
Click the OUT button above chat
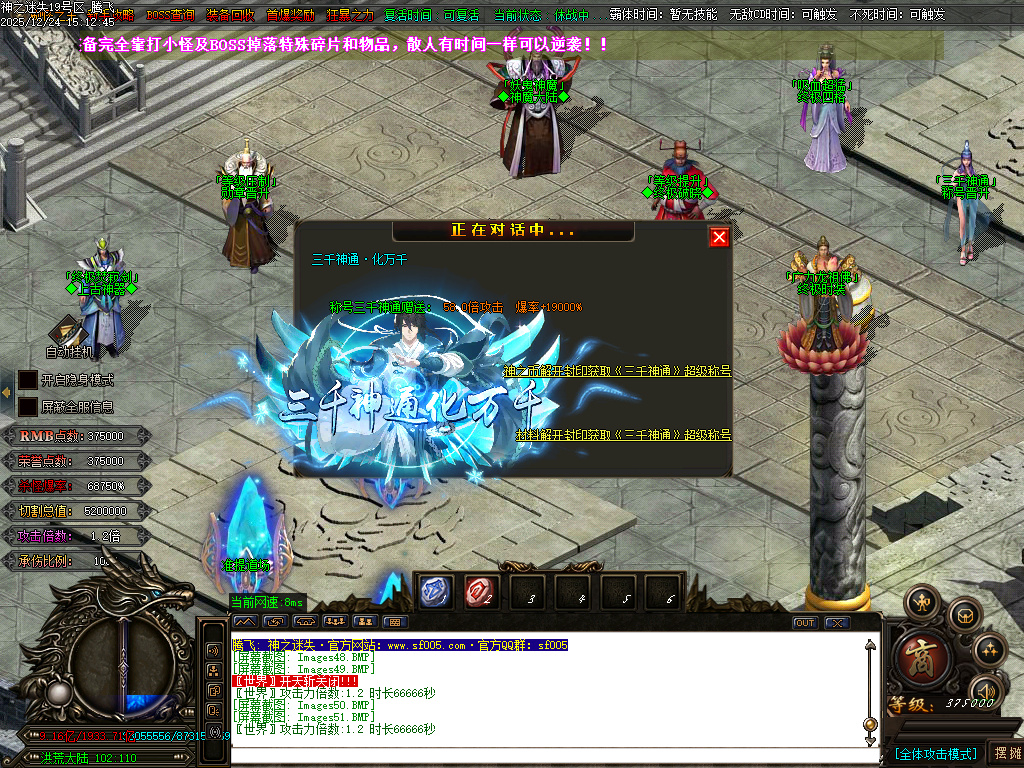pyautogui.click(x=805, y=623)
